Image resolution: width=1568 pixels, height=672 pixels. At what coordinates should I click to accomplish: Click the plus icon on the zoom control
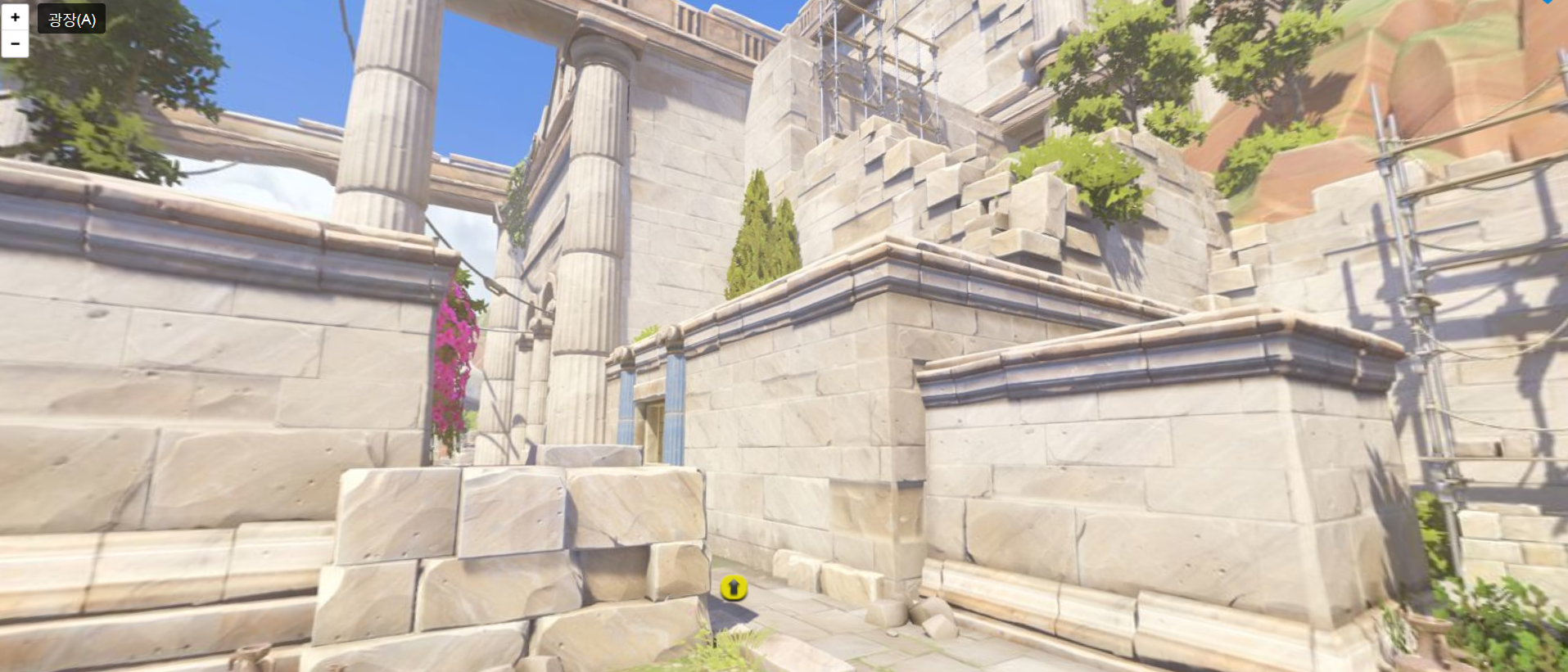tap(15, 15)
